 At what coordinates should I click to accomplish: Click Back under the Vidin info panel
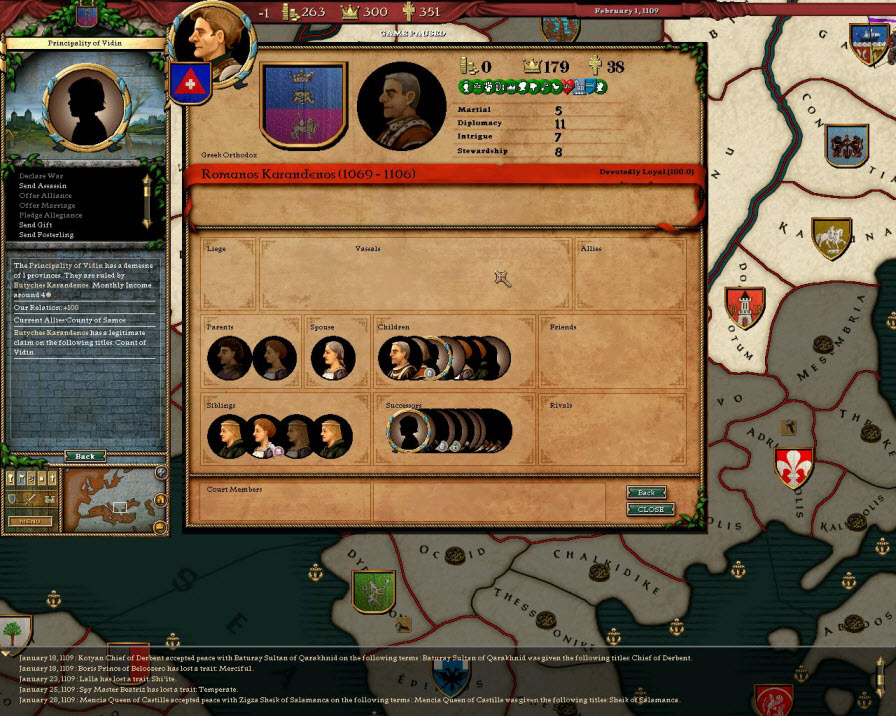[x=85, y=456]
